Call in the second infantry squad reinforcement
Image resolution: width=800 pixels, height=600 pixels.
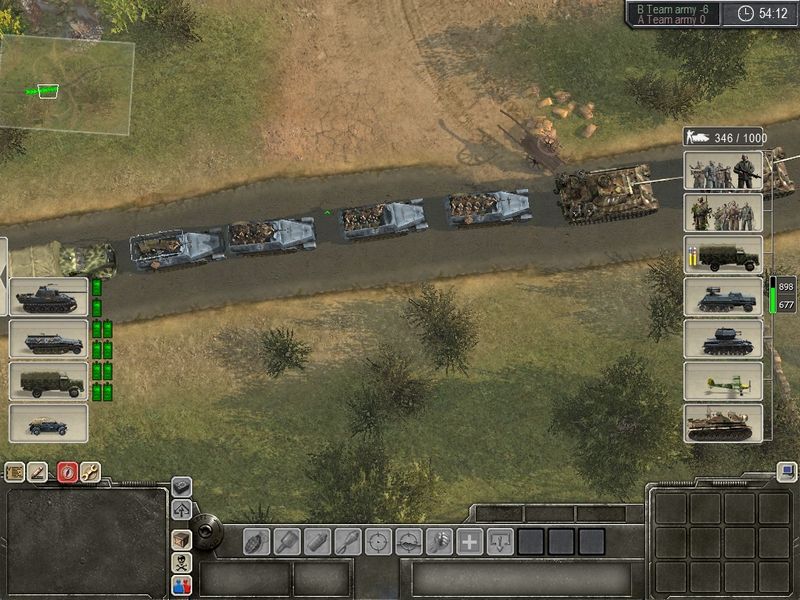(723, 213)
